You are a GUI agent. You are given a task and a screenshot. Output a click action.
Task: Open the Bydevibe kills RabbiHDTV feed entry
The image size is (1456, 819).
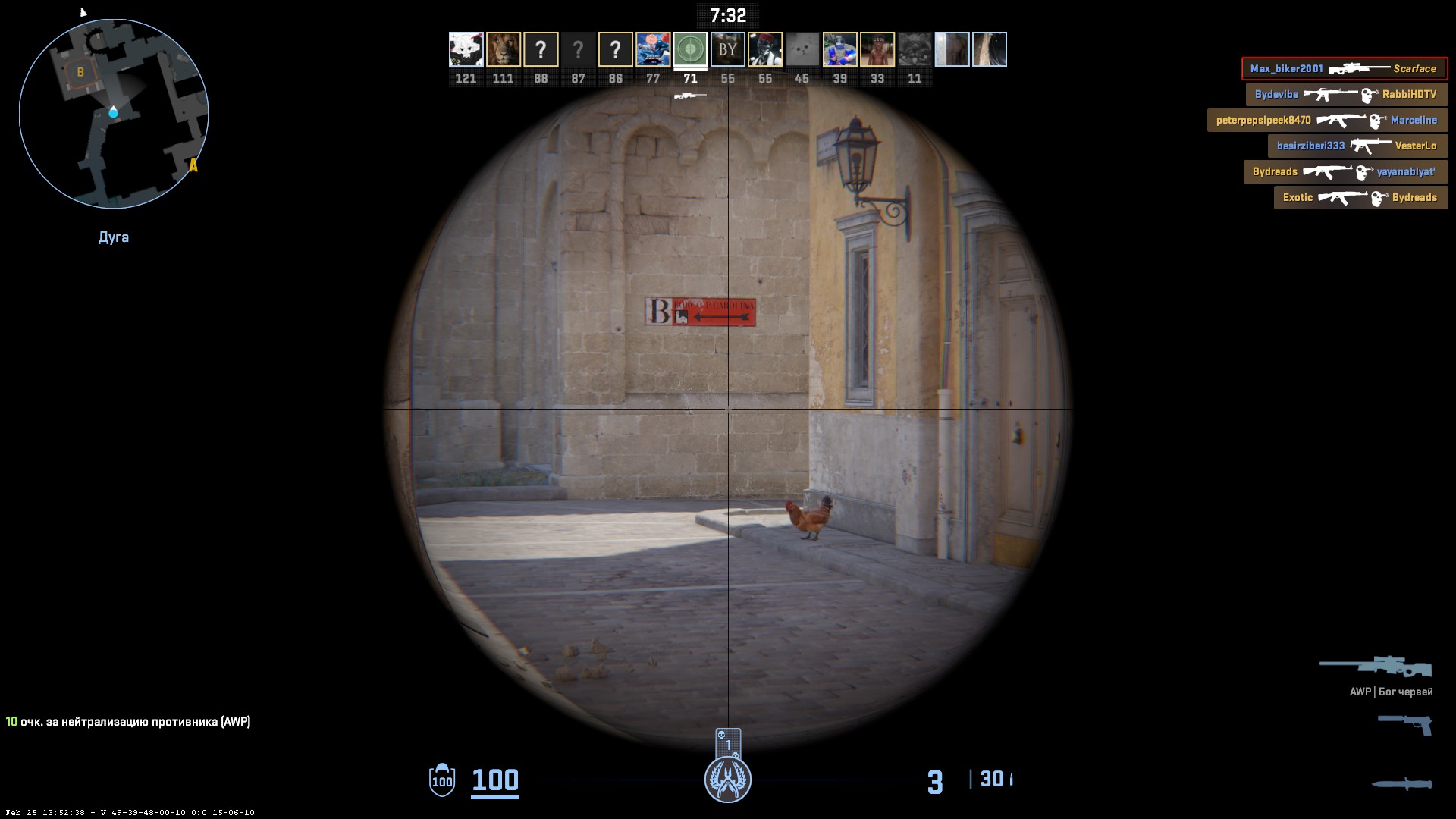click(1346, 95)
